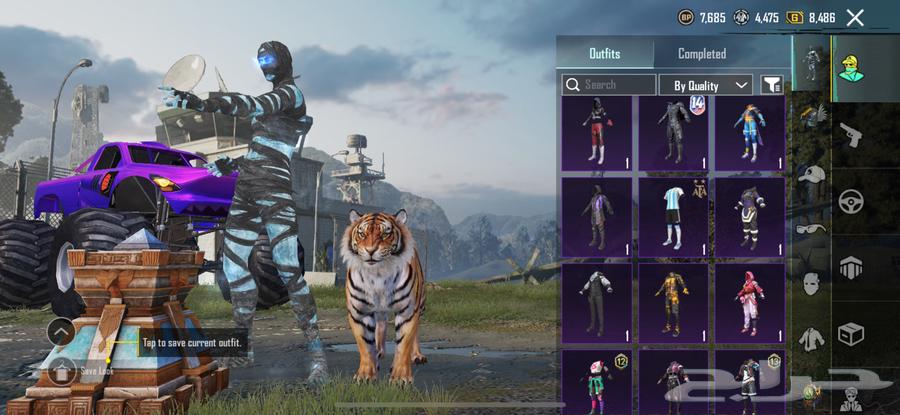Switch to the Outfits tab
The image size is (900, 415).
coord(604,54)
